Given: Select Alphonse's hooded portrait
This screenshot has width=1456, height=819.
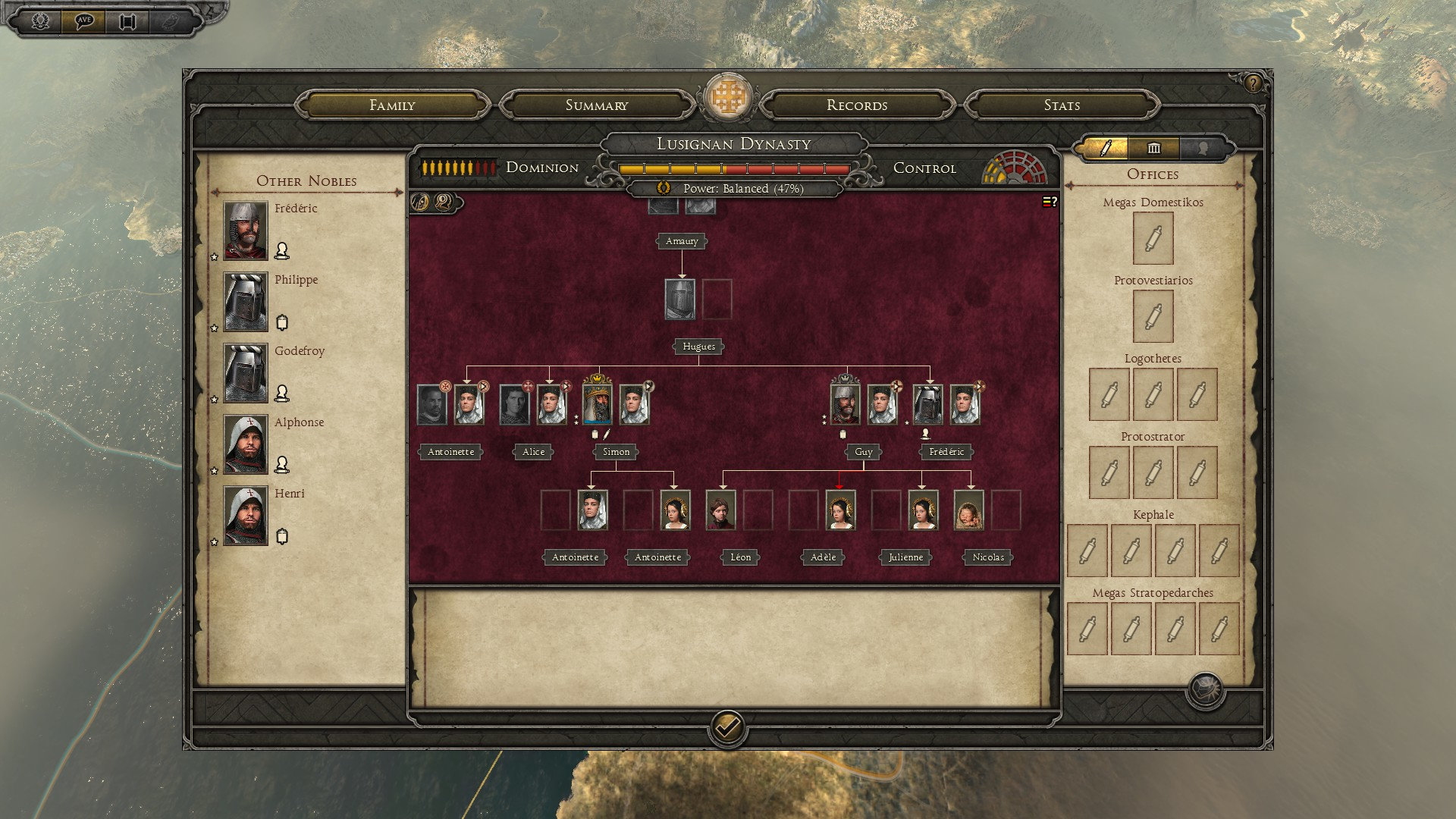Looking at the screenshot, I should [245, 444].
